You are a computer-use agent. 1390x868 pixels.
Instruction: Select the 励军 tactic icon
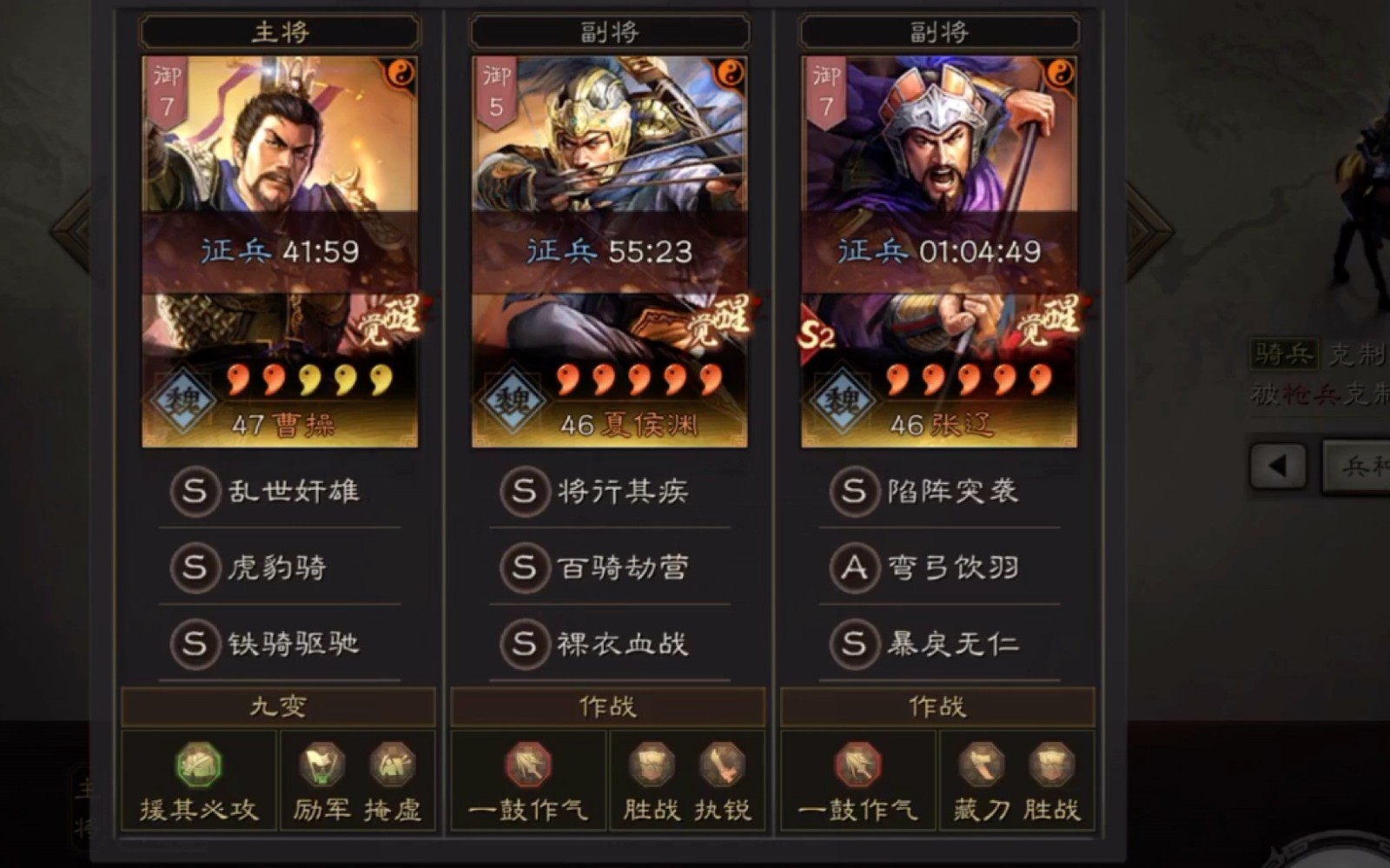click(x=321, y=765)
